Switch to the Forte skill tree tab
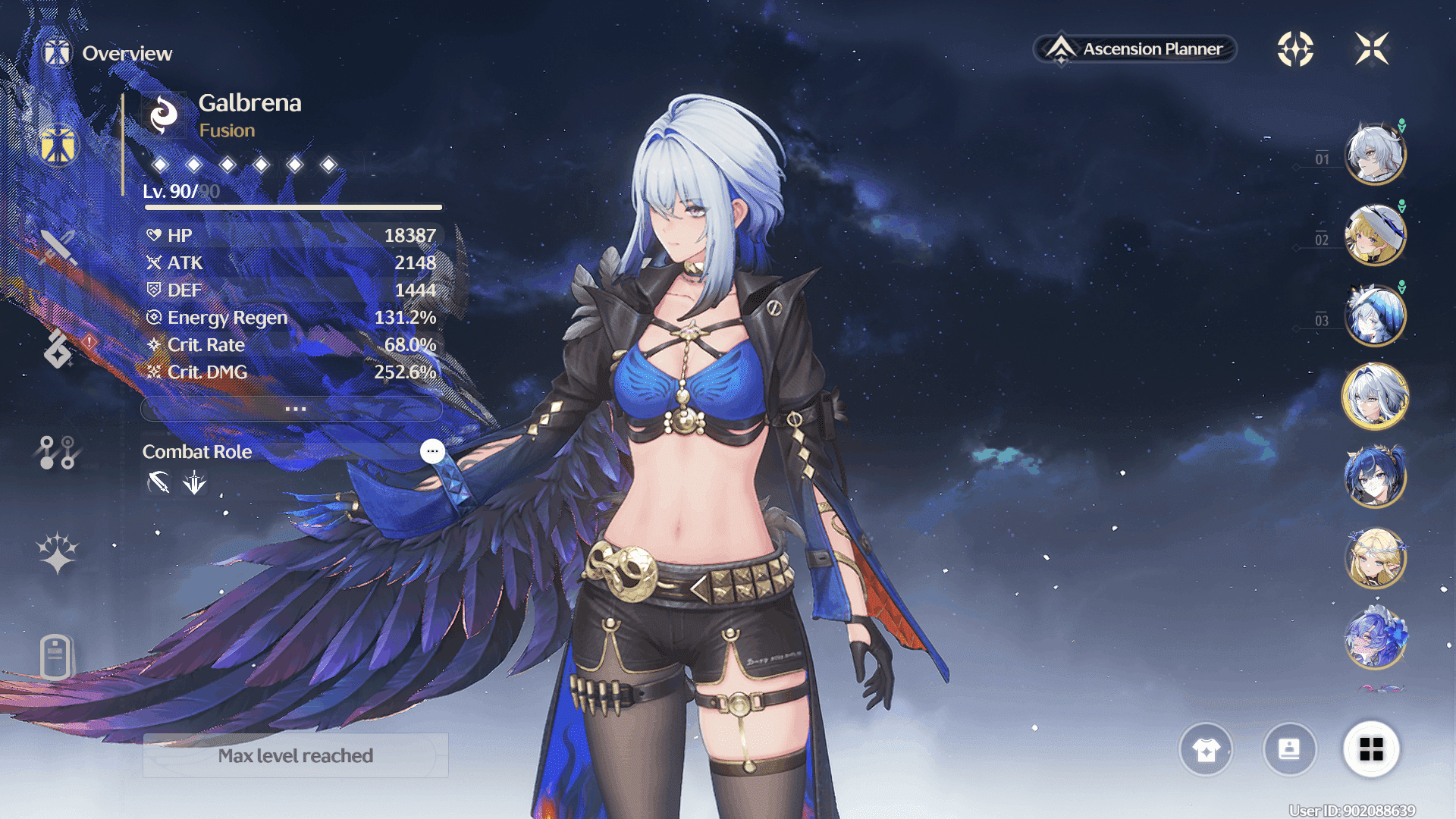The height and width of the screenshot is (819, 1456). [x=57, y=453]
